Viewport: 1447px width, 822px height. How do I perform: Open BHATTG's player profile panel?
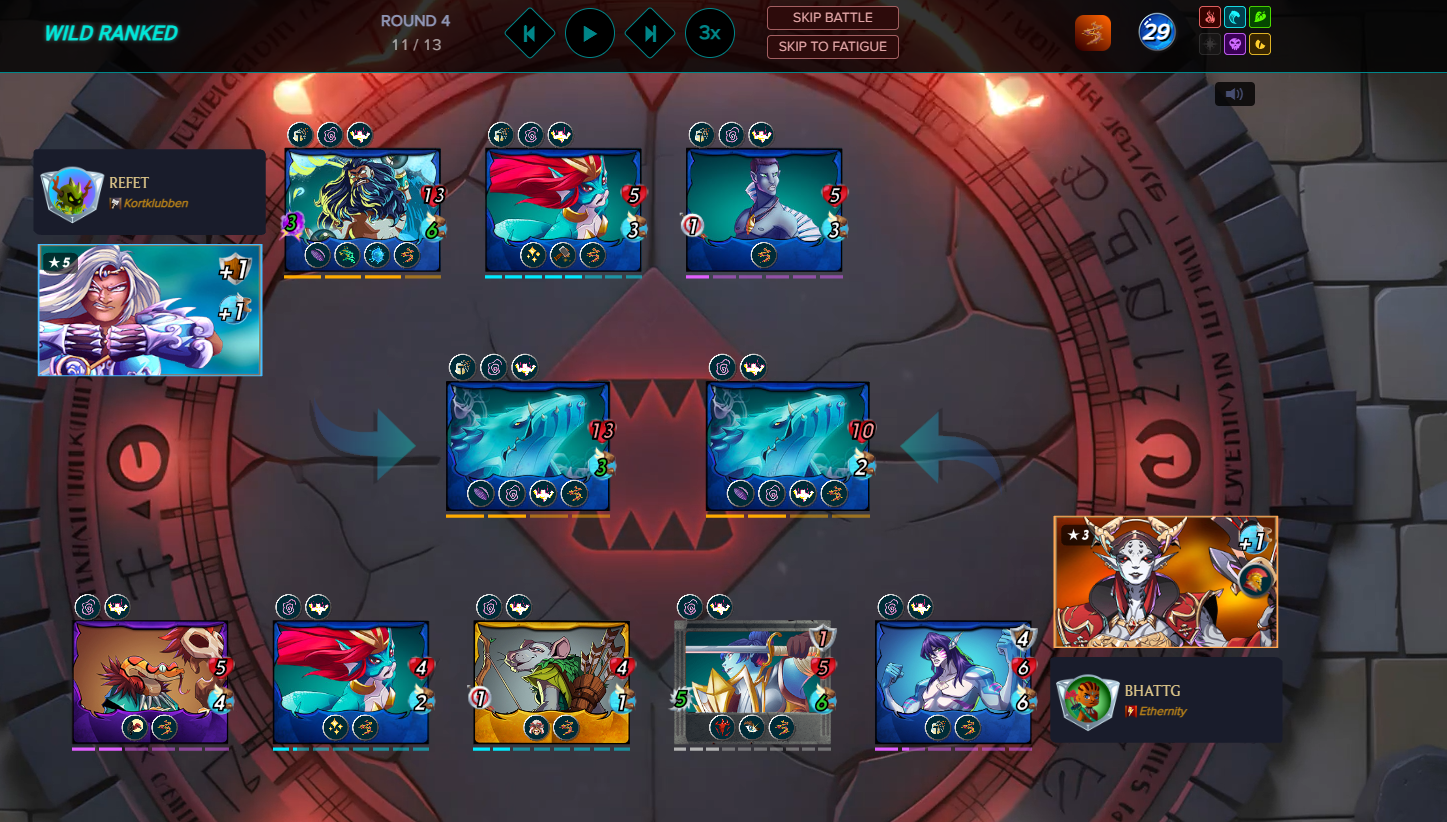pyautogui.click(x=1166, y=700)
